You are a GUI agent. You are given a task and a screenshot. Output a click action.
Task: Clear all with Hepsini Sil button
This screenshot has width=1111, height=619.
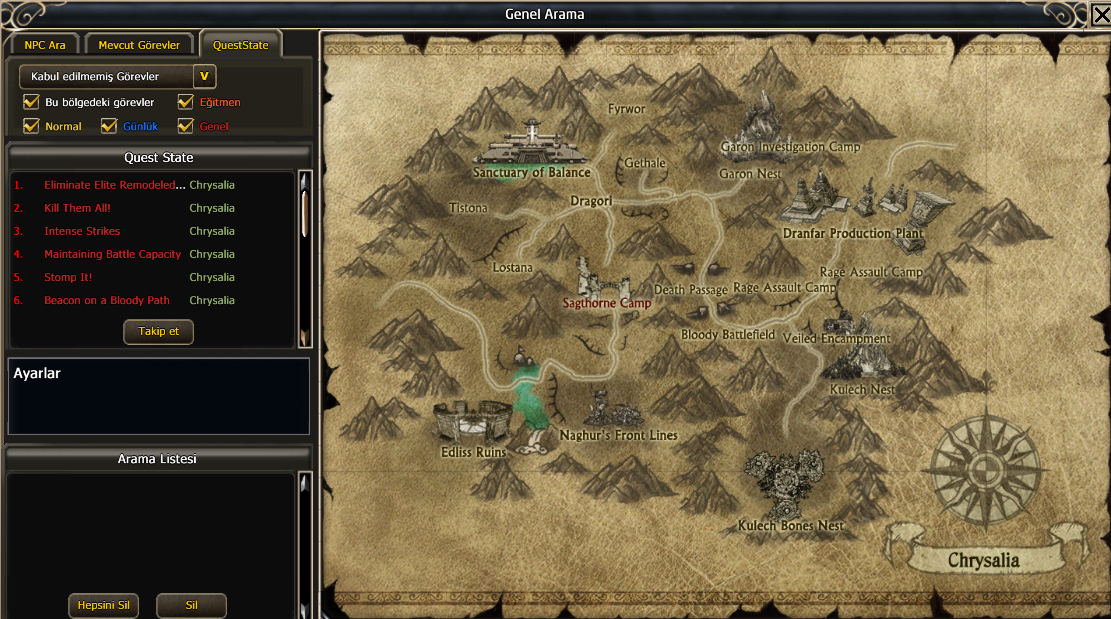coord(103,605)
